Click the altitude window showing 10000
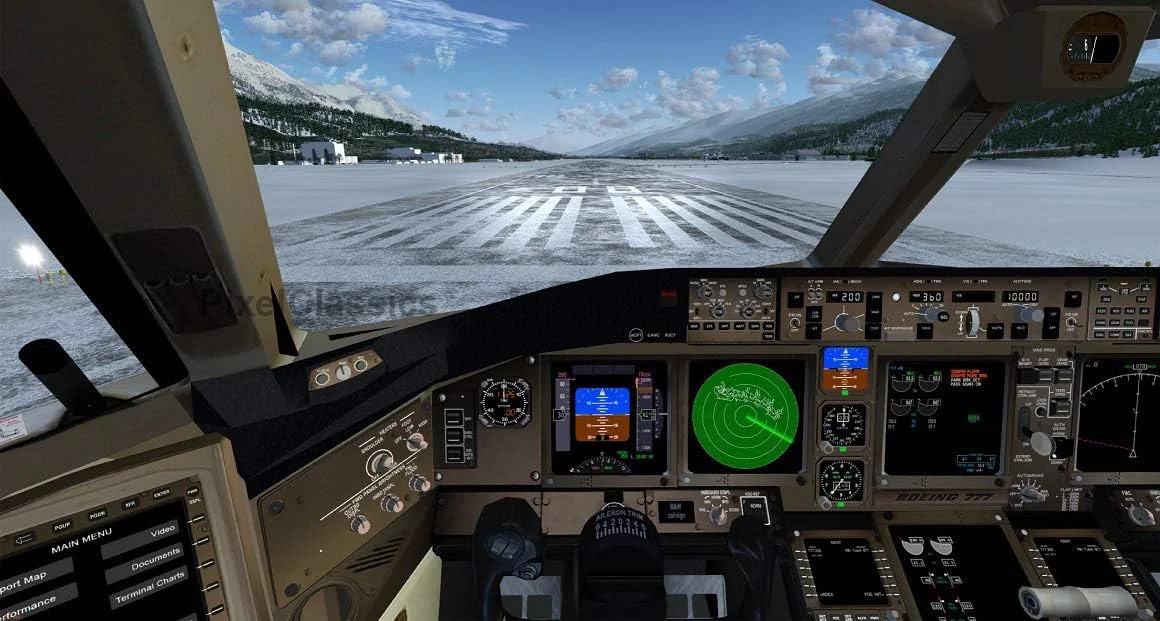Image resolution: width=1160 pixels, height=621 pixels. click(x=1021, y=297)
